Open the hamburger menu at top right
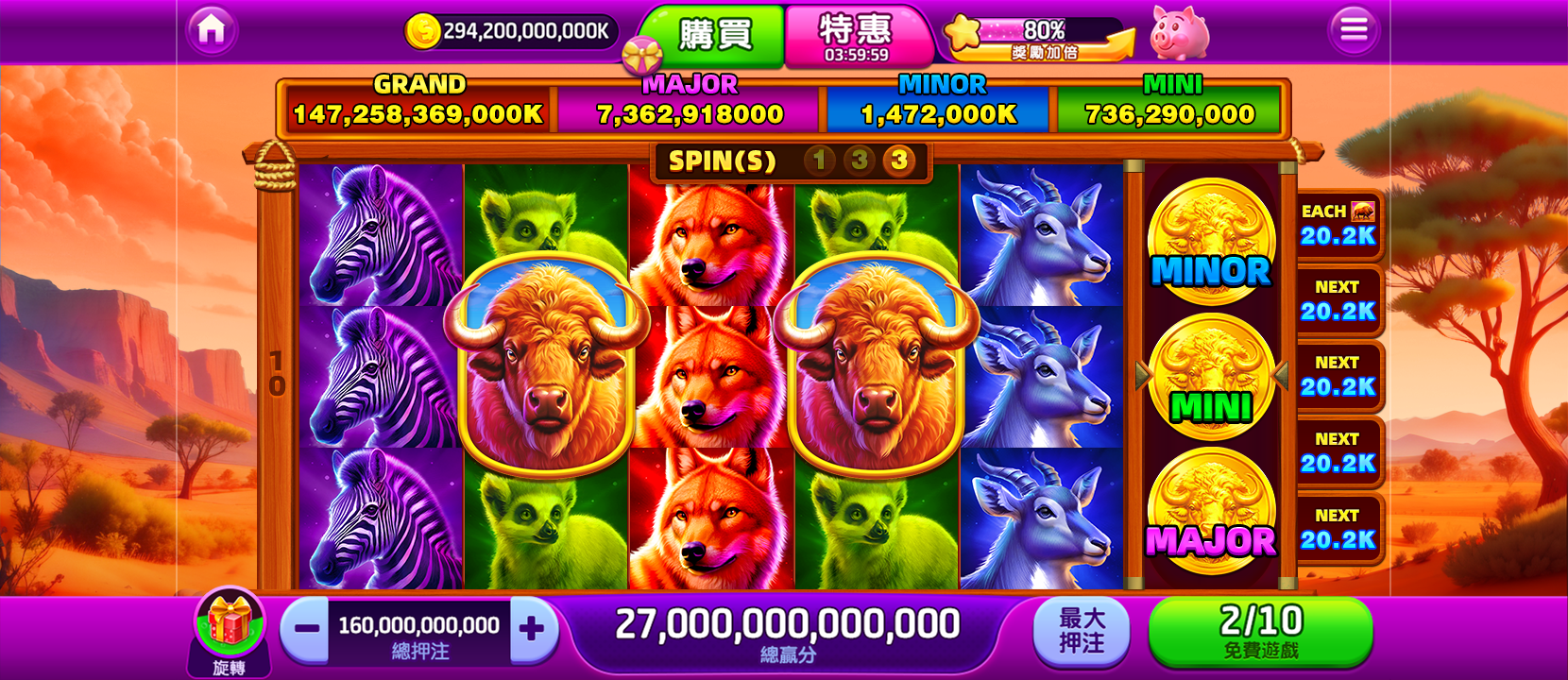The height and width of the screenshot is (680, 1568). point(1353,29)
